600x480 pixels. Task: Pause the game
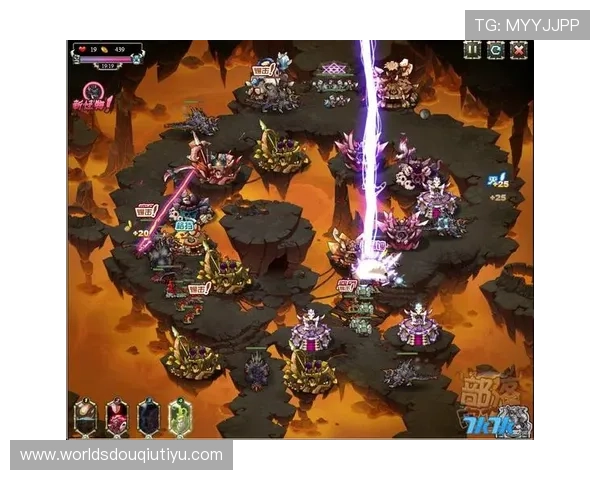tap(472, 49)
